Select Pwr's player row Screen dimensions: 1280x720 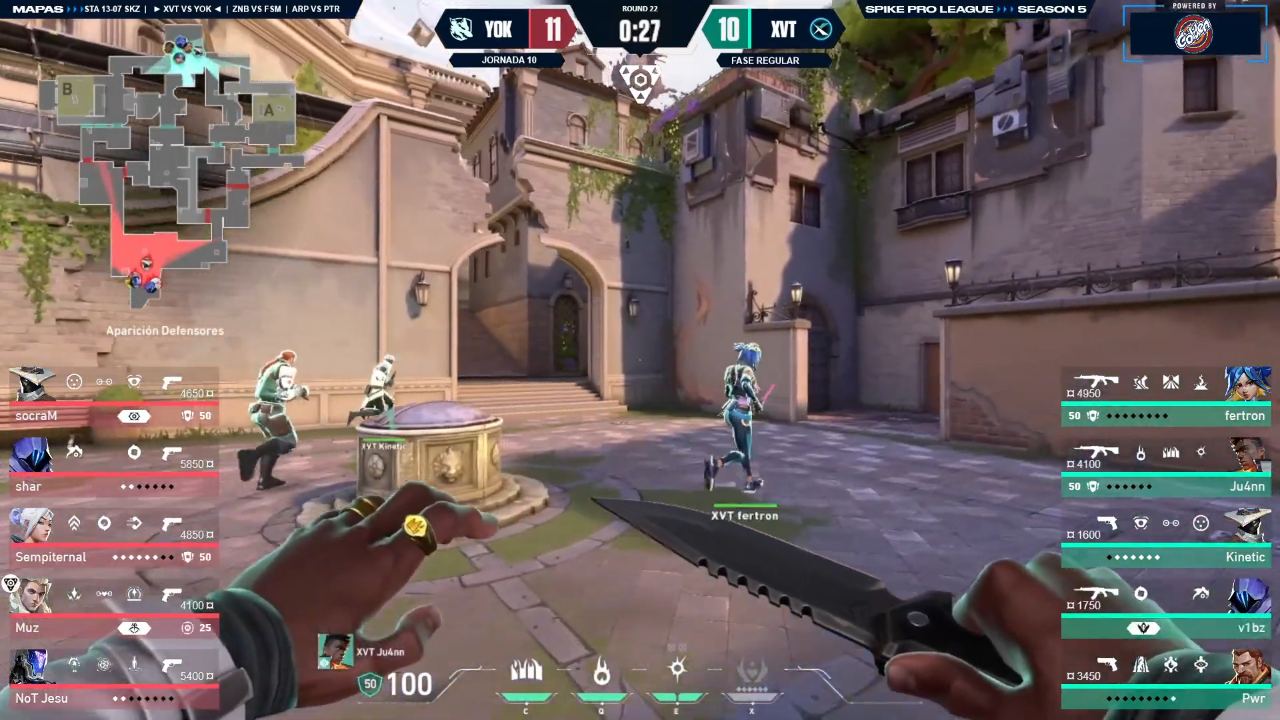pyautogui.click(x=1166, y=681)
